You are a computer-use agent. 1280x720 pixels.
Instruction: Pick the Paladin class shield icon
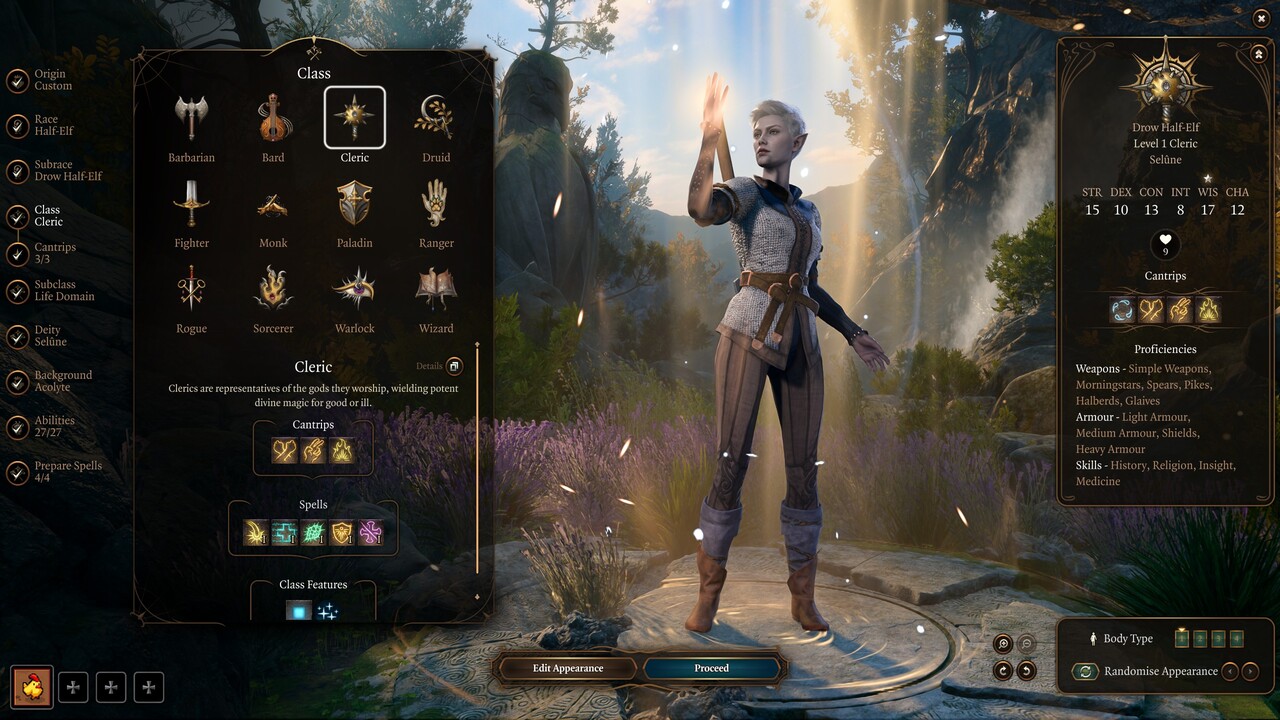pyautogui.click(x=354, y=205)
